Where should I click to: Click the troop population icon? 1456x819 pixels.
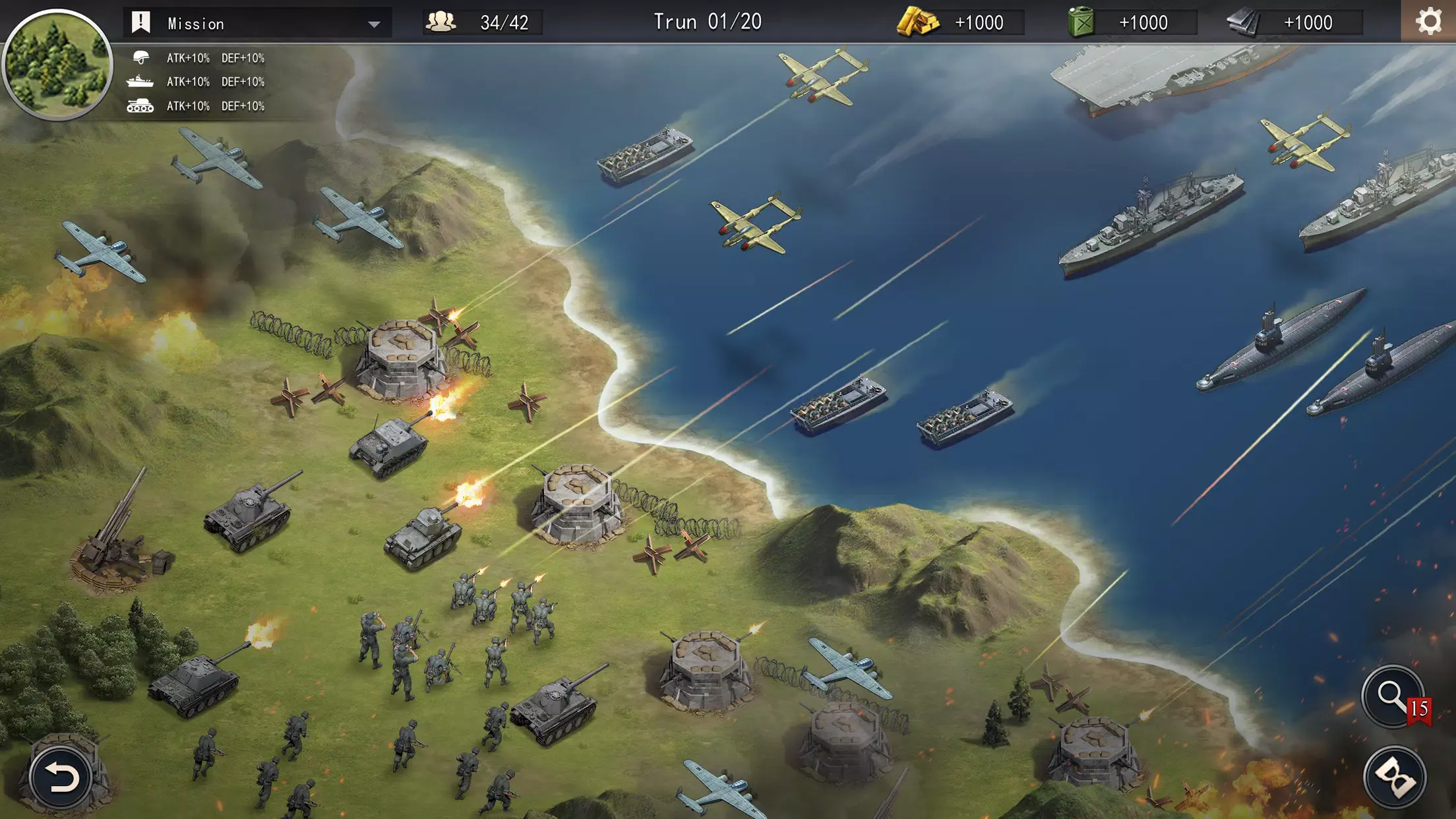(440, 22)
